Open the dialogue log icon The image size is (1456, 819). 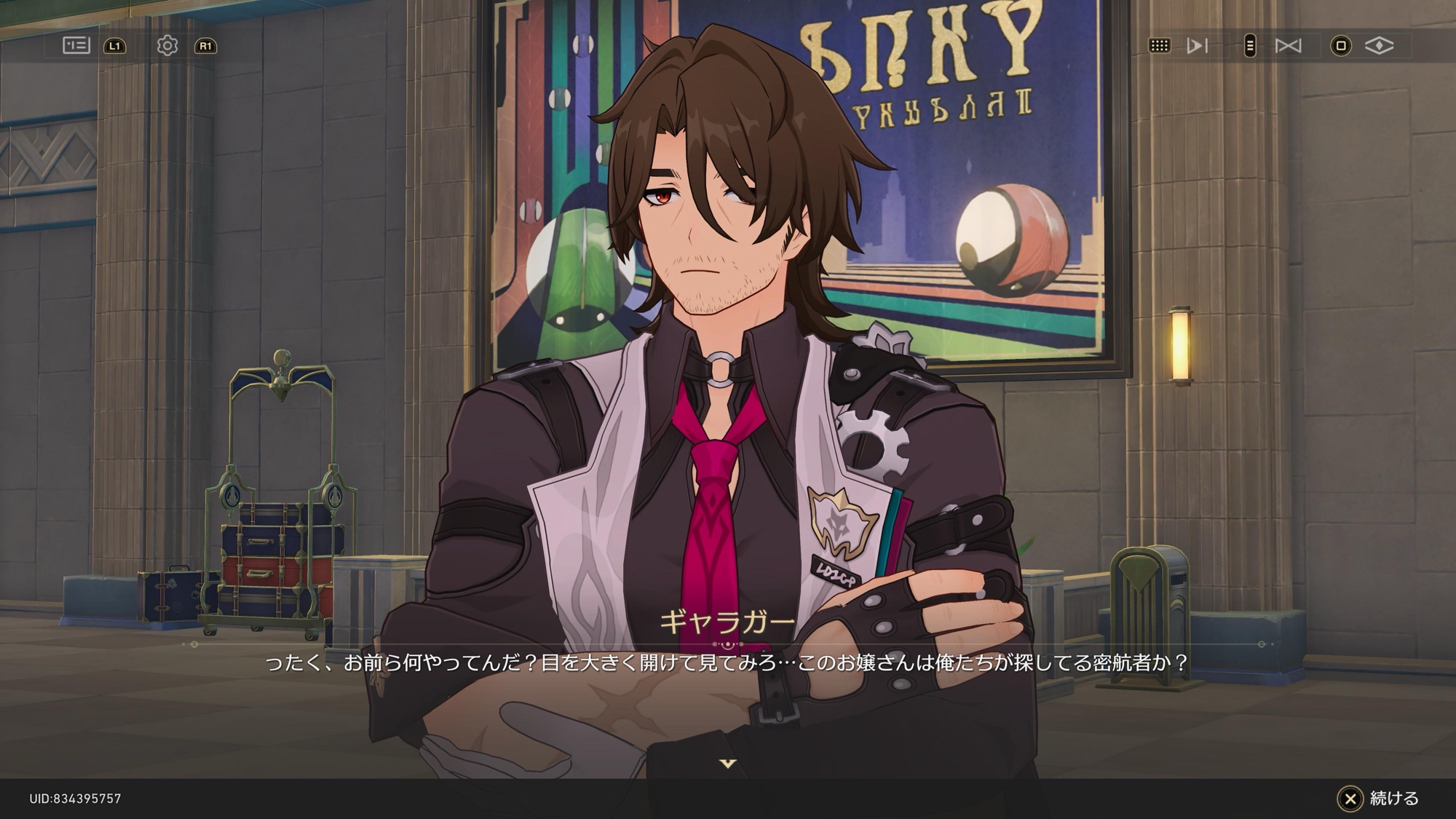(76, 46)
